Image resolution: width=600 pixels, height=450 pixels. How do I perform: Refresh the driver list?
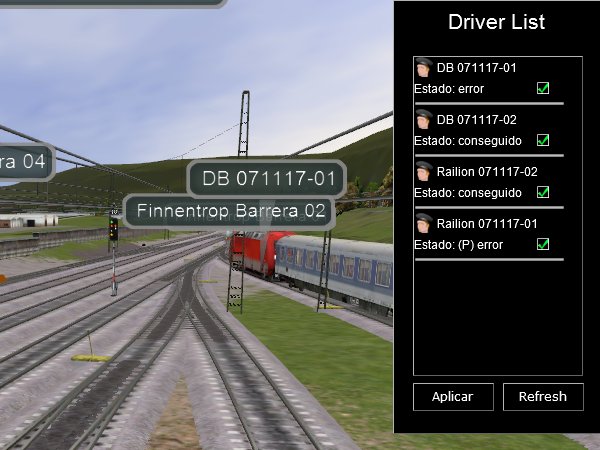[x=543, y=397]
